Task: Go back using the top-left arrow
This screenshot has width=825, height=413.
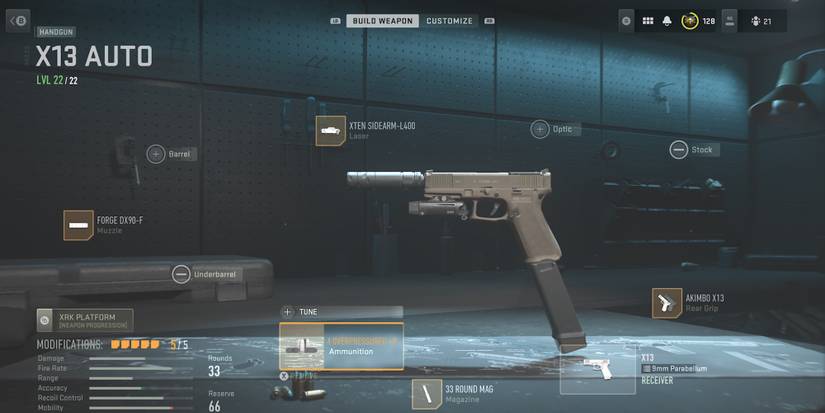Action: click(18, 20)
